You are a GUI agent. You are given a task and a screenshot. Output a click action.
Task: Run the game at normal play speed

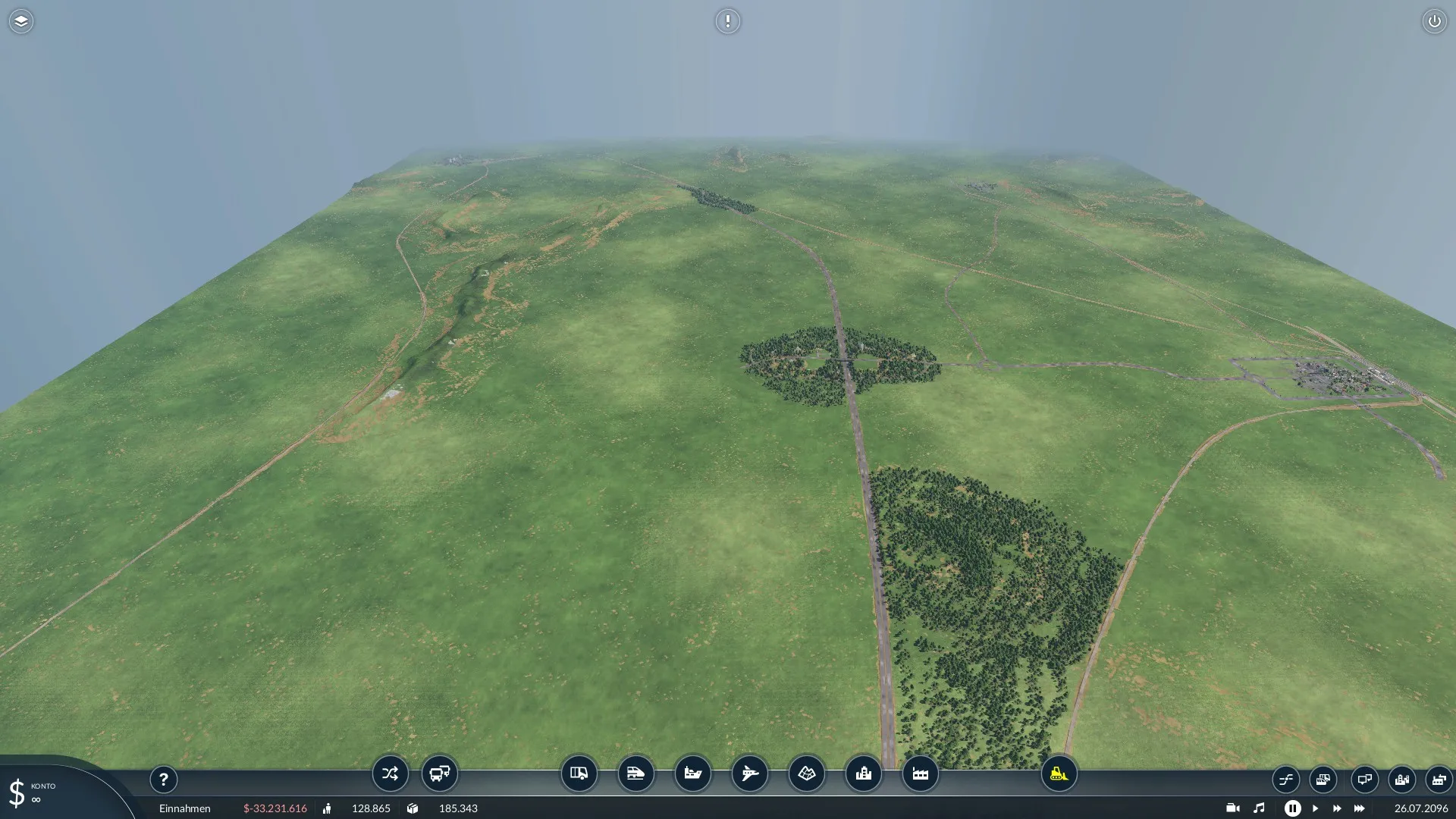pos(1315,808)
